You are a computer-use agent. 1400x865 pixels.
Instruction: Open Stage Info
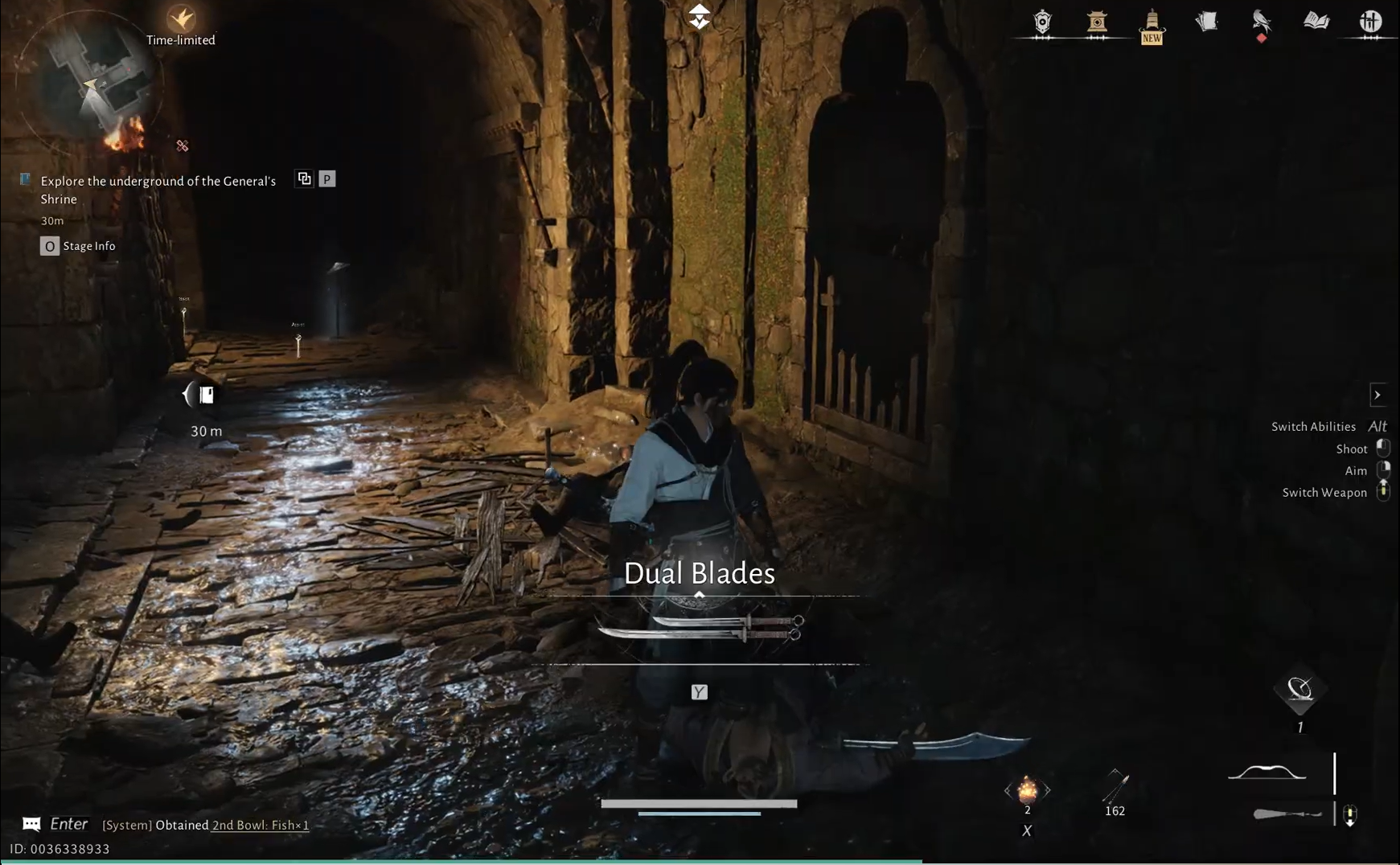[x=78, y=246]
